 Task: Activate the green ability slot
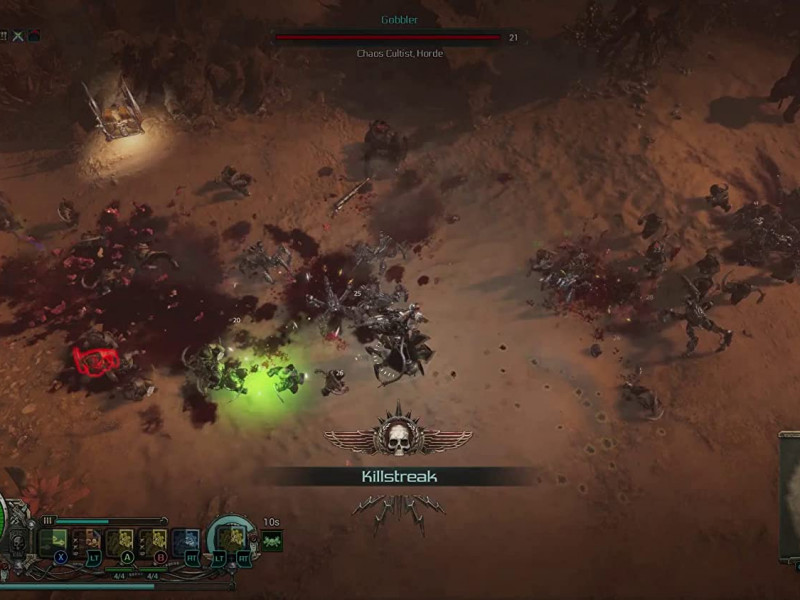(52, 541)
